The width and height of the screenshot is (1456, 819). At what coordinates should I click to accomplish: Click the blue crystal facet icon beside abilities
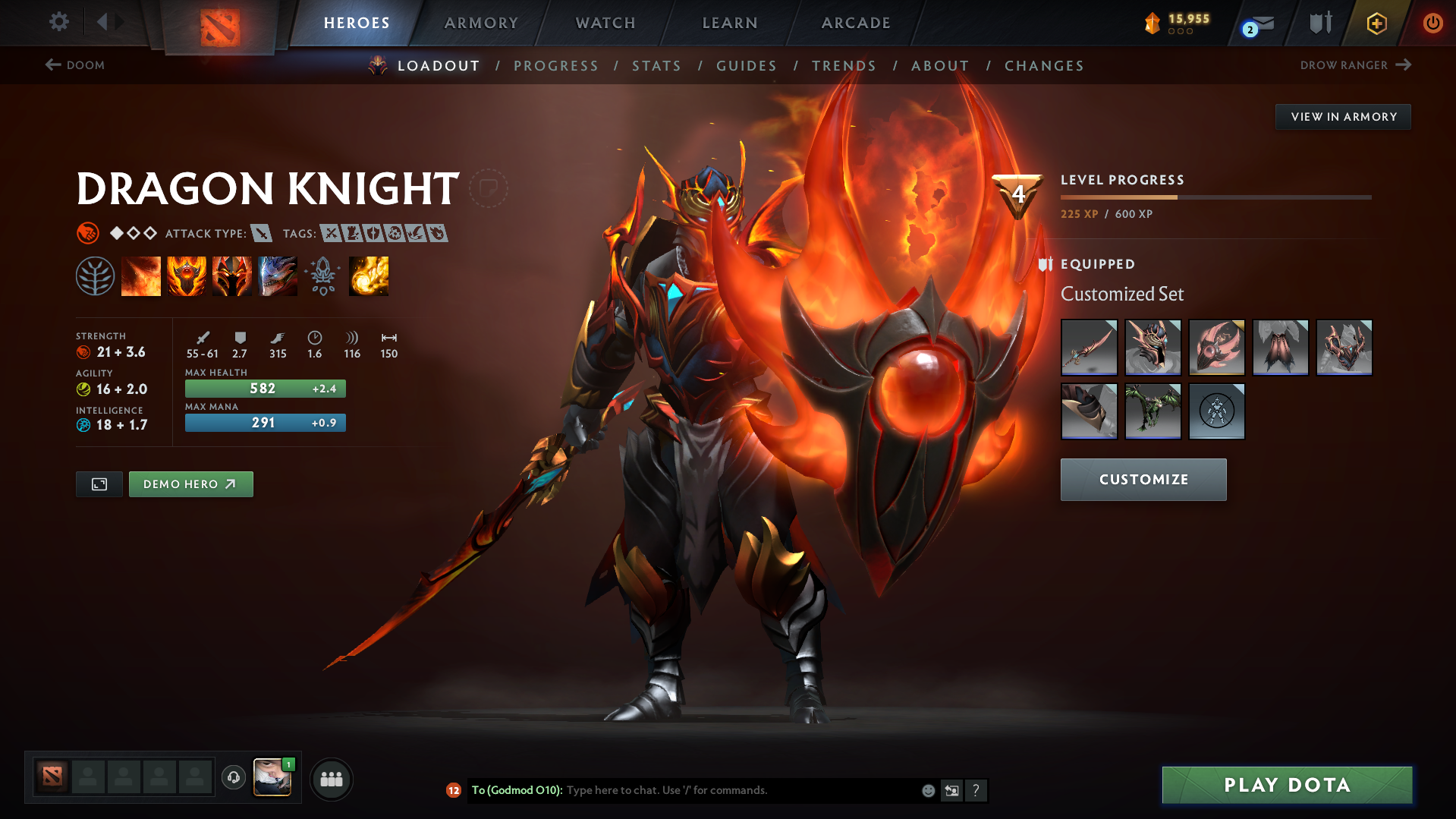tap(322, 276)
